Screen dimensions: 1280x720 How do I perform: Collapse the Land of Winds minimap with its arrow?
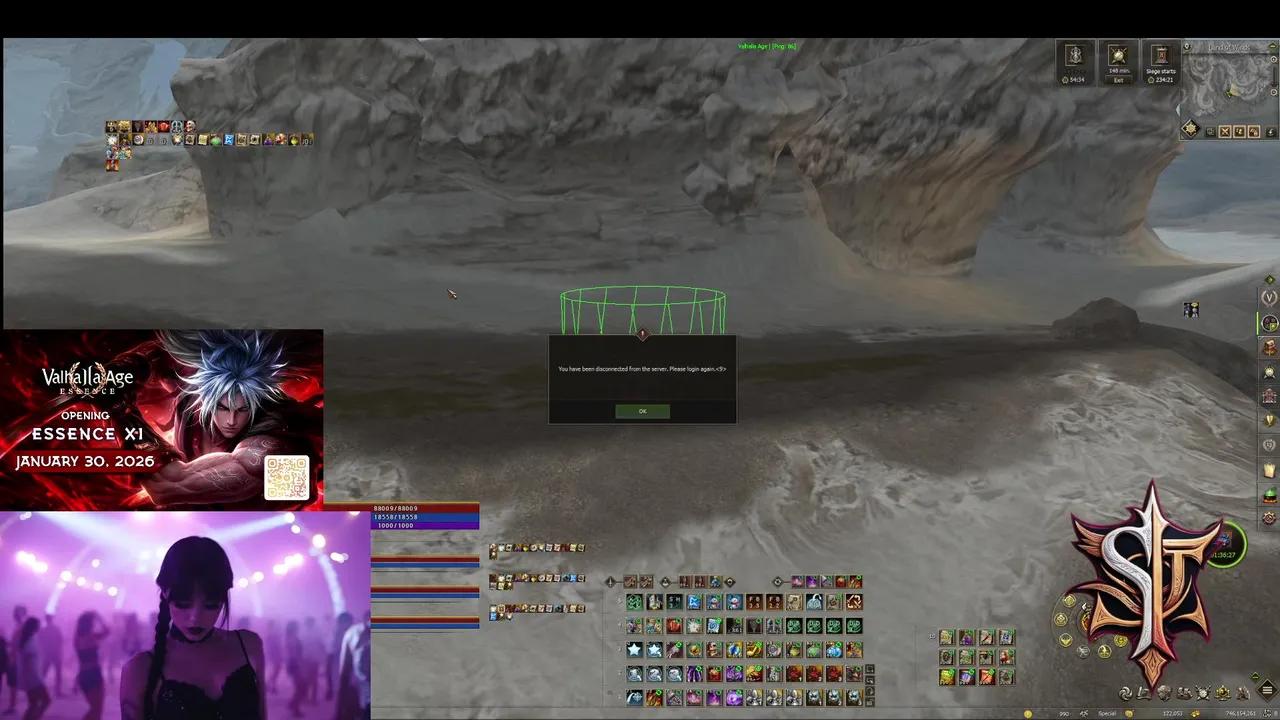click(x=1271, y=47)
